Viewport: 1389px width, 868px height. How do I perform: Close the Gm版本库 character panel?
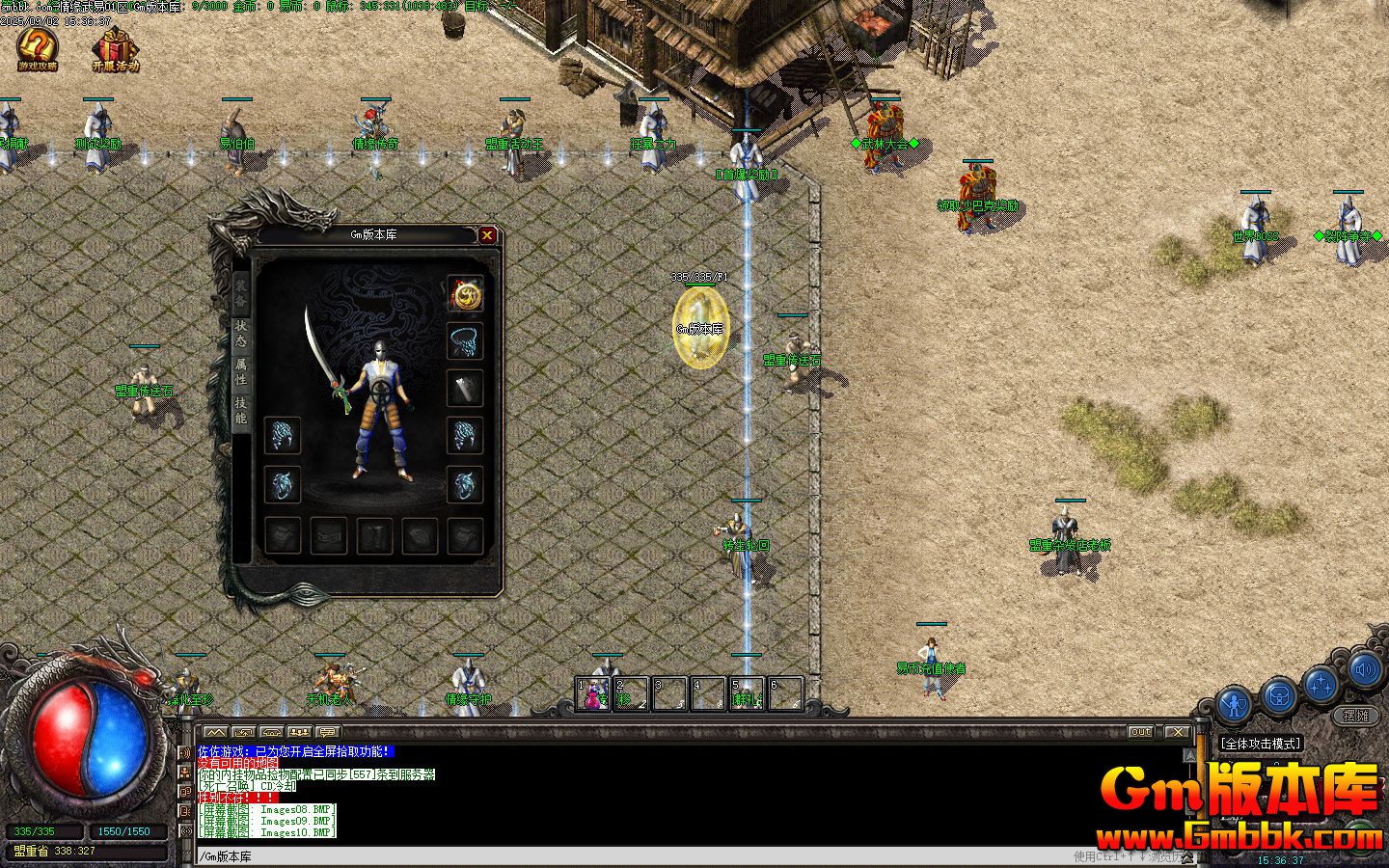click(487, 234)
